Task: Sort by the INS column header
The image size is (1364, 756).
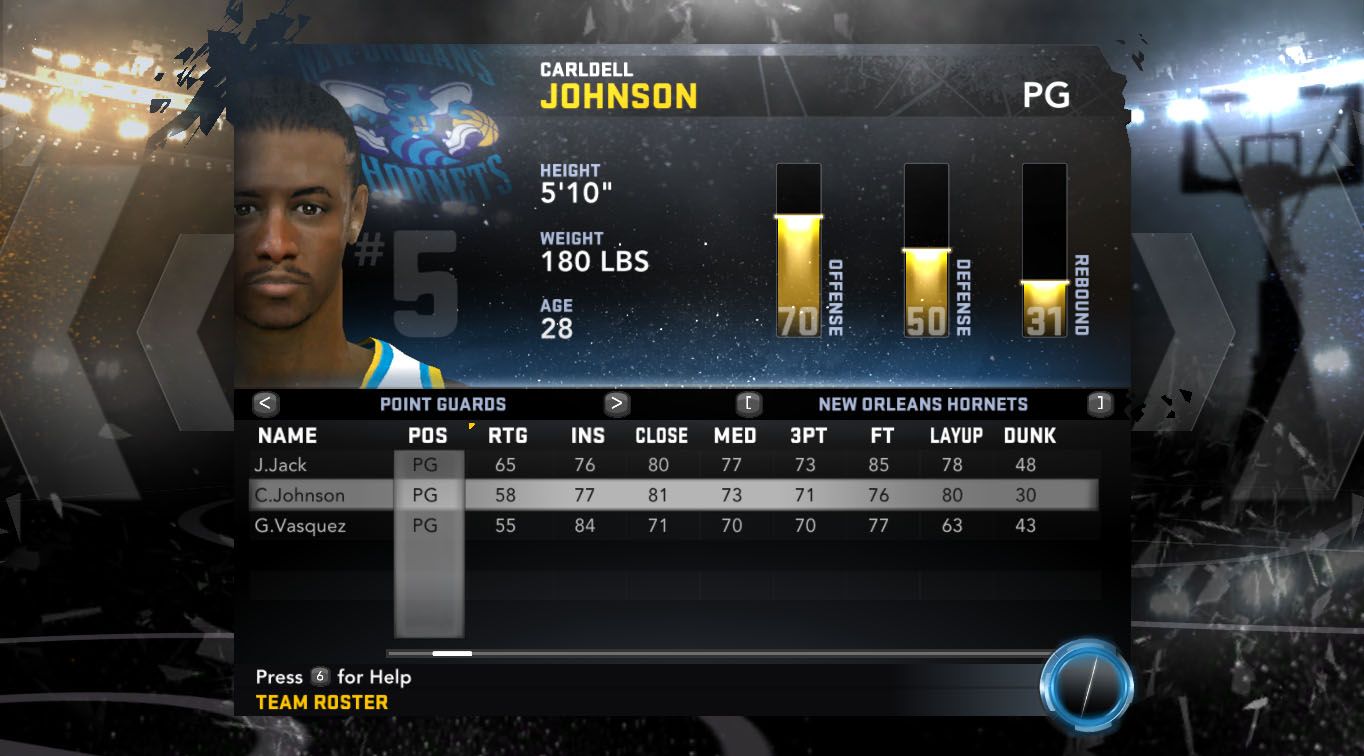Action: [x=587, y=436]
